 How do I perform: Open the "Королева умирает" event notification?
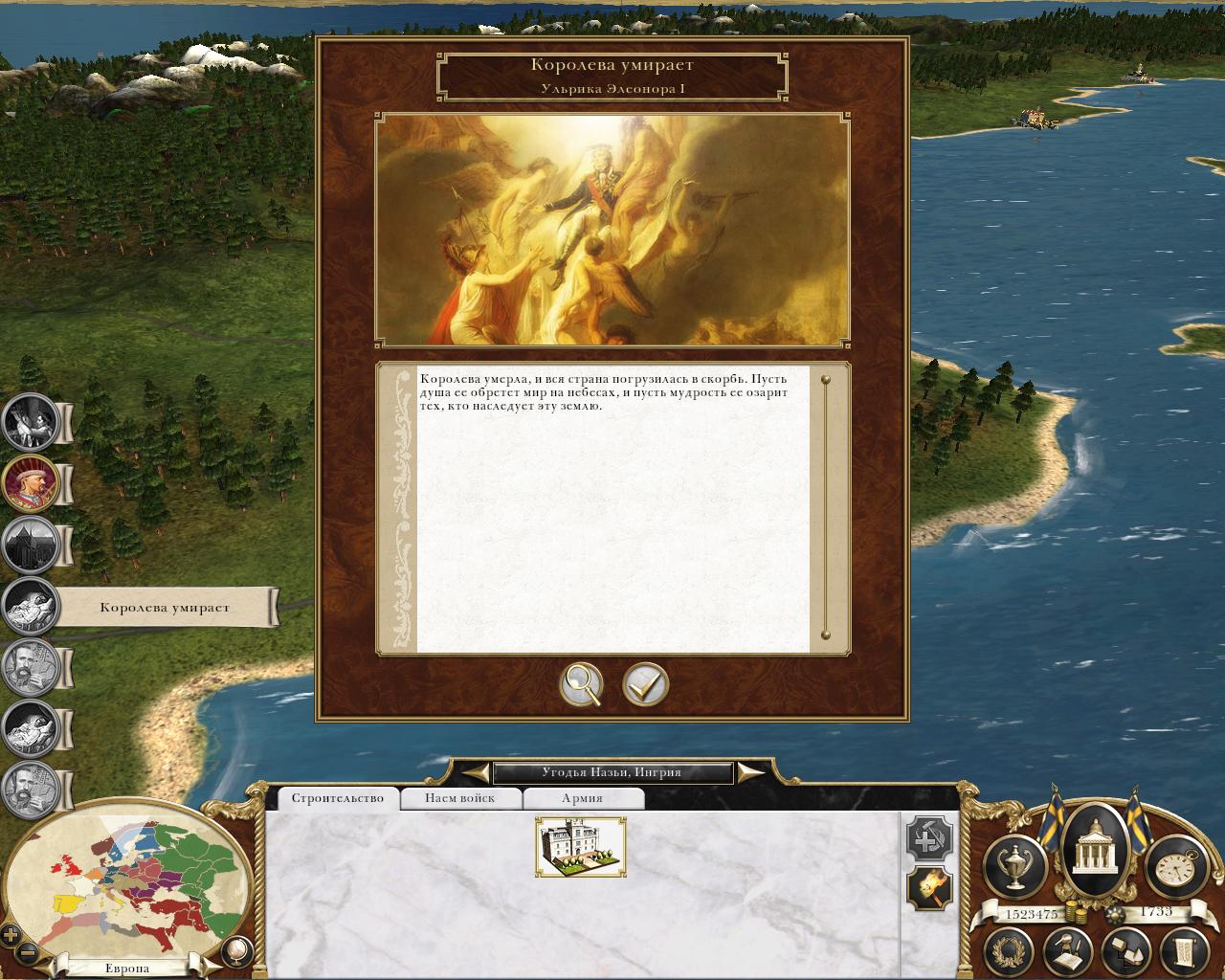(32, 606)
